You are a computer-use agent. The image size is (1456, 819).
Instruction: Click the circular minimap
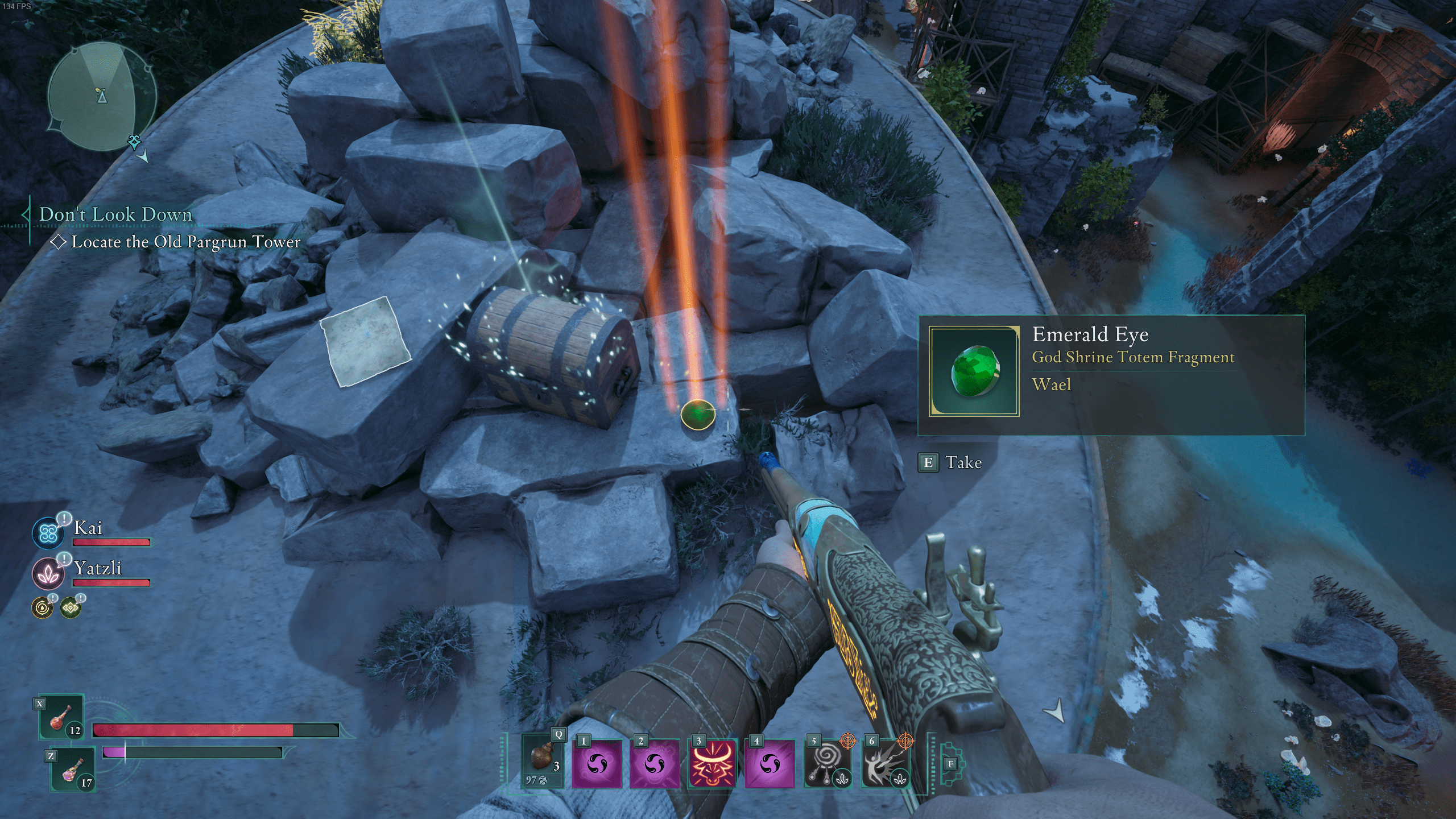[x=102, y=98]
